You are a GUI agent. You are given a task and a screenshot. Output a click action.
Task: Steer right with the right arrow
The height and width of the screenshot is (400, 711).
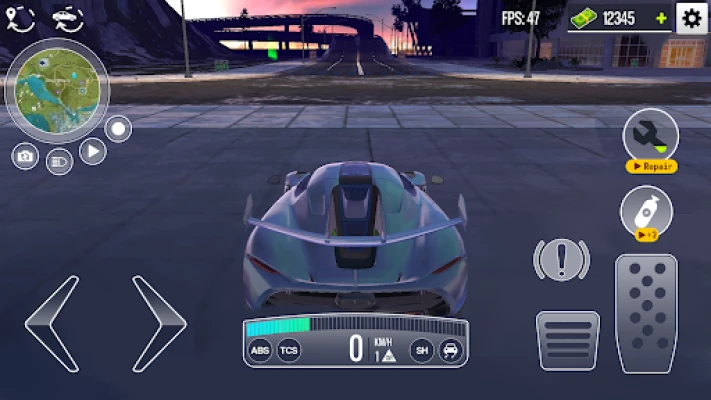pyautogui.click(x=159, y=320)
